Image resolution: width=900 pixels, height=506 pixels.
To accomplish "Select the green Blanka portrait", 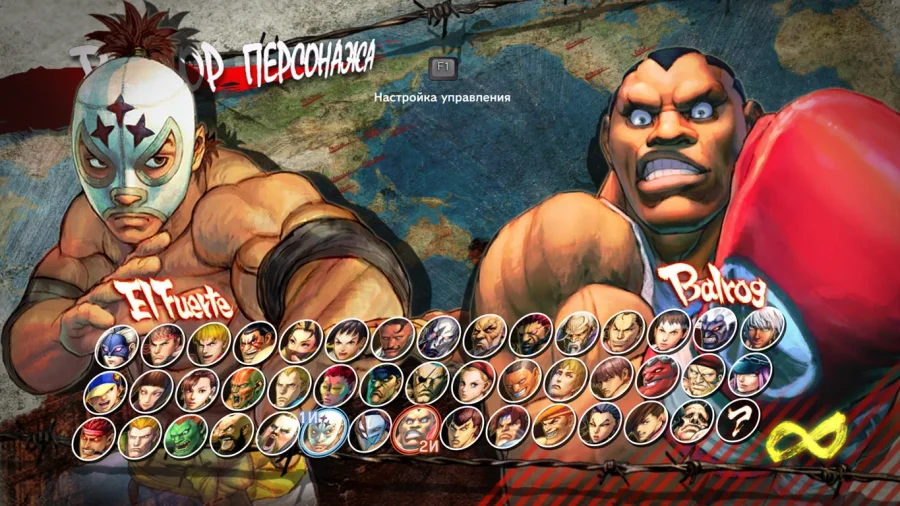I will point(186,435).
